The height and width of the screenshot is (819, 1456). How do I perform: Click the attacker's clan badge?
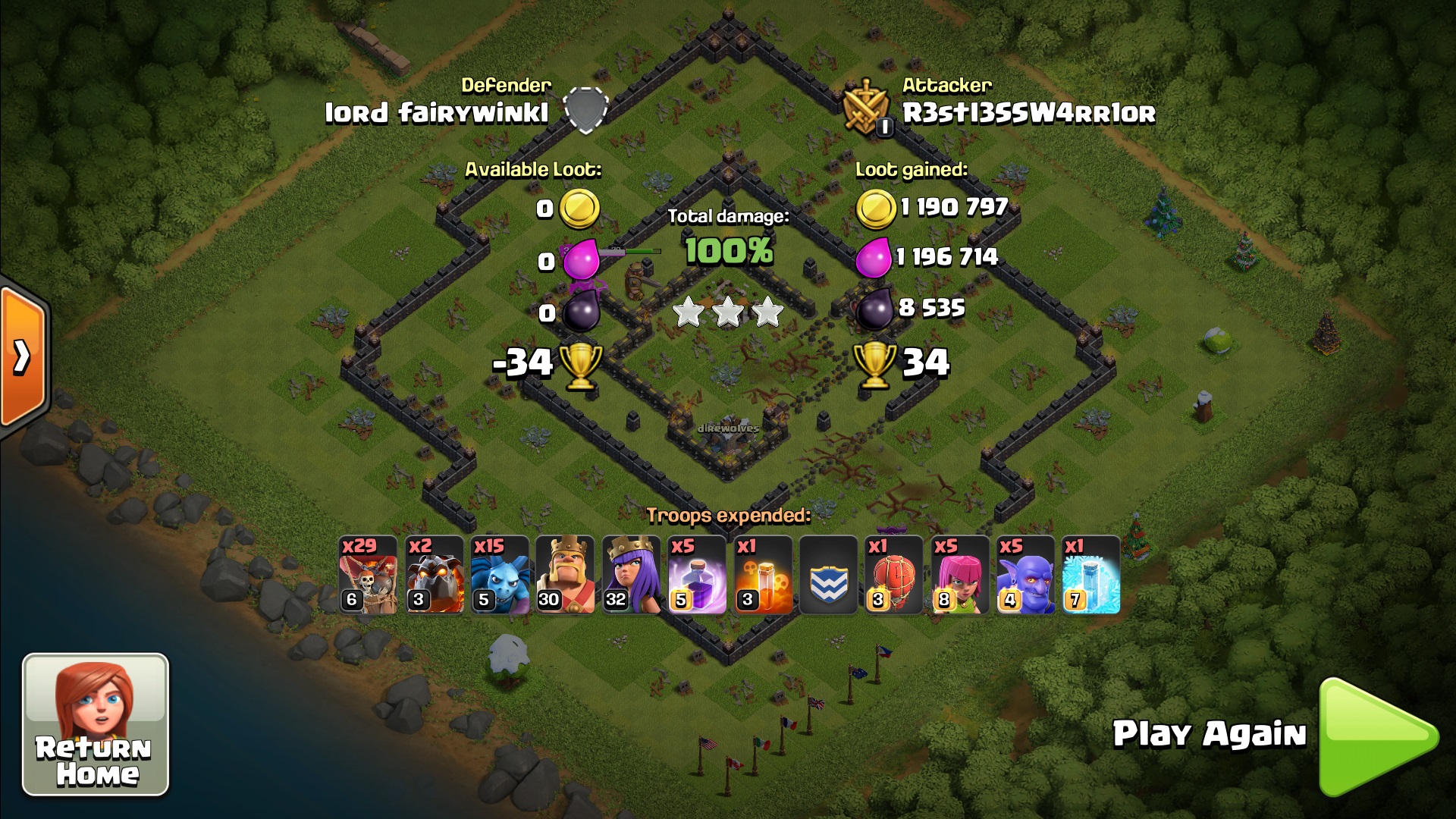(x=868, y=109)
